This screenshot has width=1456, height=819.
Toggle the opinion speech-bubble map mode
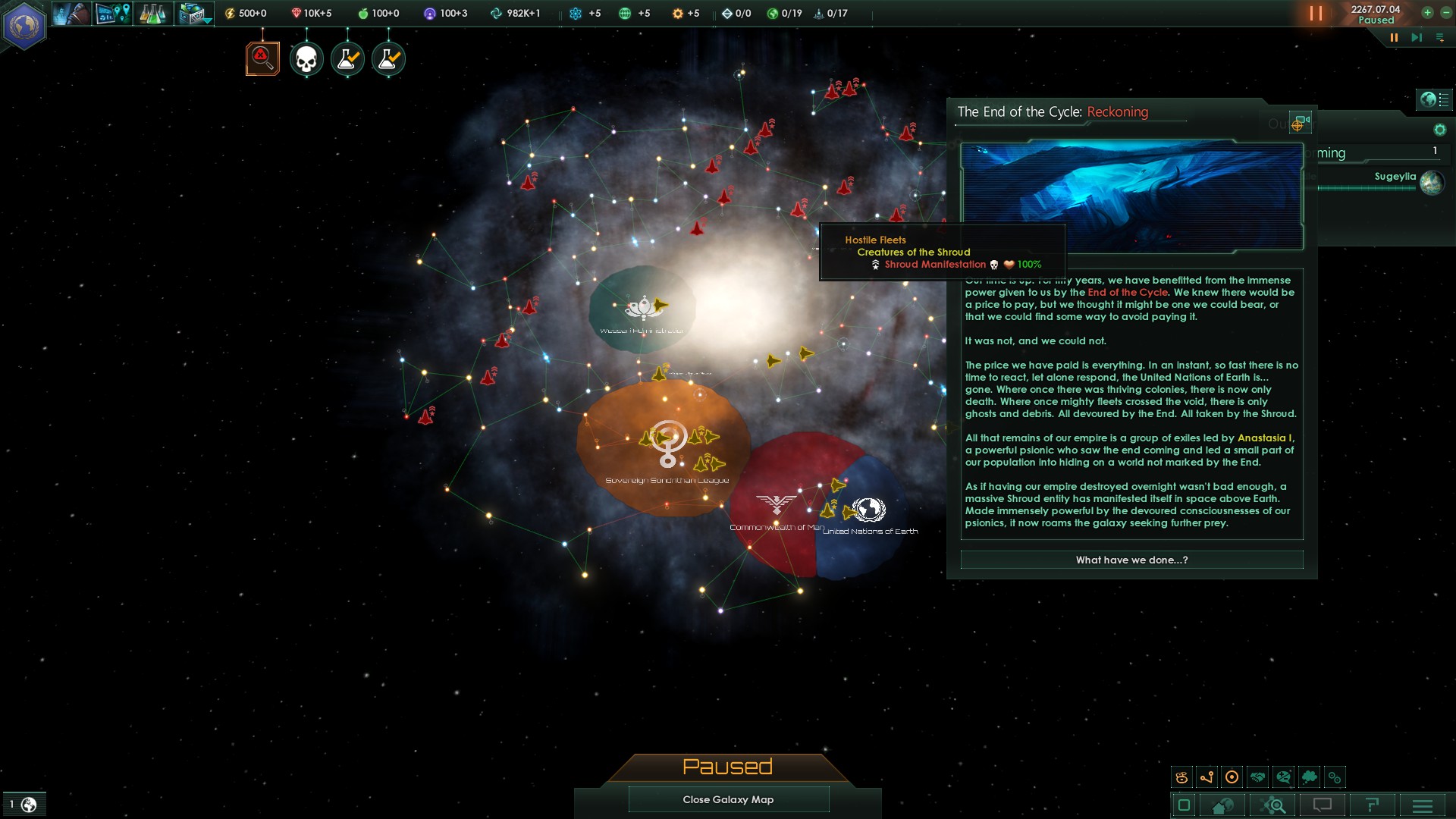point(1283,777)
